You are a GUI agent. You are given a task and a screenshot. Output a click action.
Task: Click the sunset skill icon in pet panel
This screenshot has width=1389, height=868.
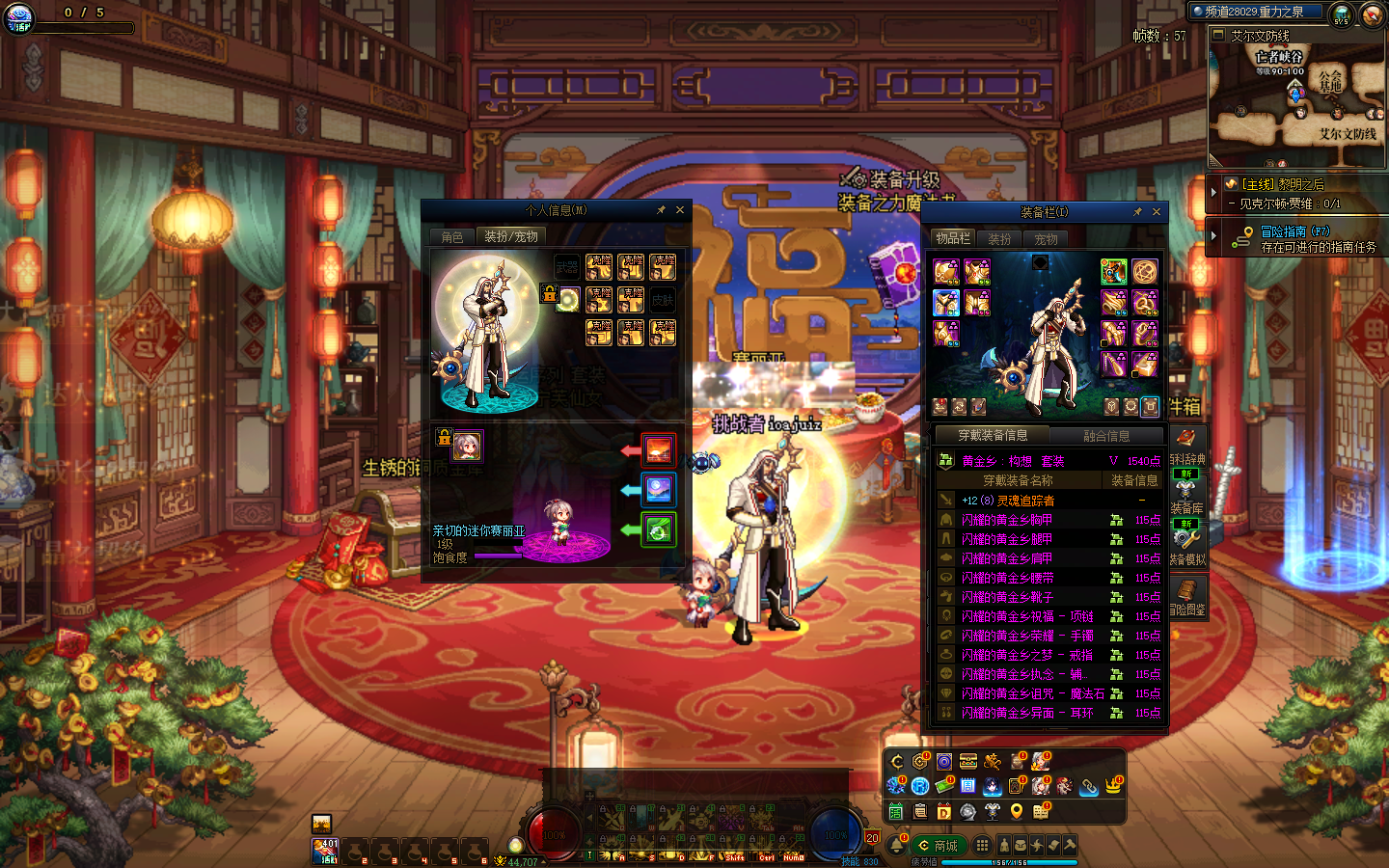pos(659,450)
